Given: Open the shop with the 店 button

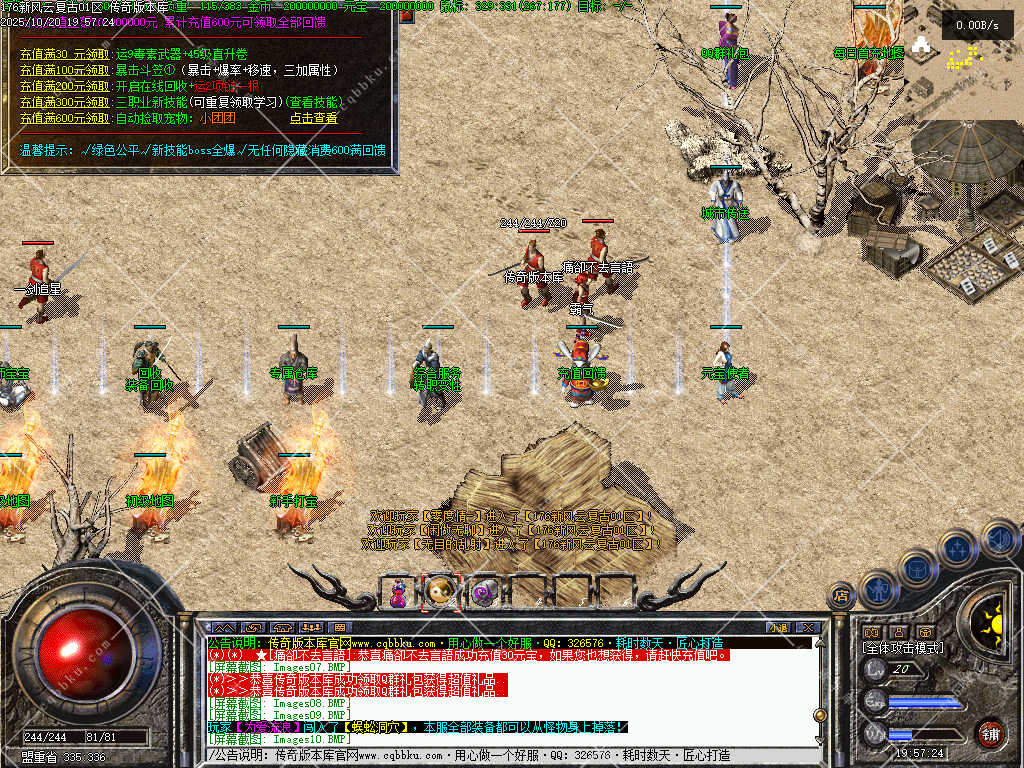Looking at the screenshot, I should [x=841, y=596].
